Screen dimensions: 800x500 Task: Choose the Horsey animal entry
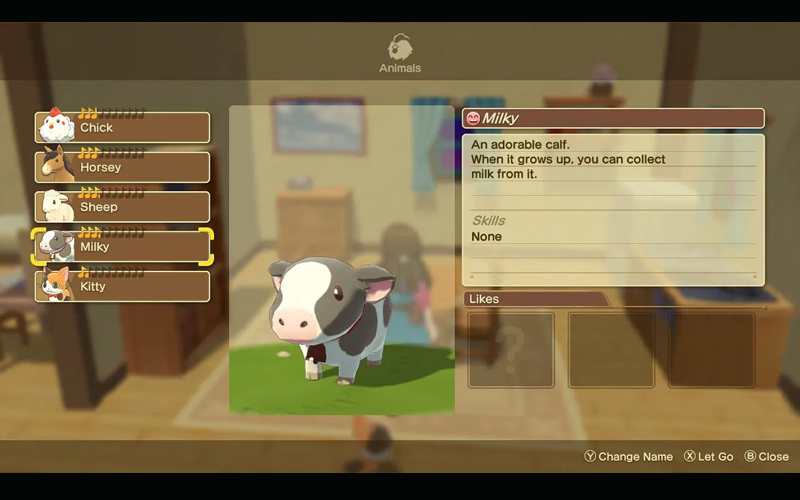(123, 167)
